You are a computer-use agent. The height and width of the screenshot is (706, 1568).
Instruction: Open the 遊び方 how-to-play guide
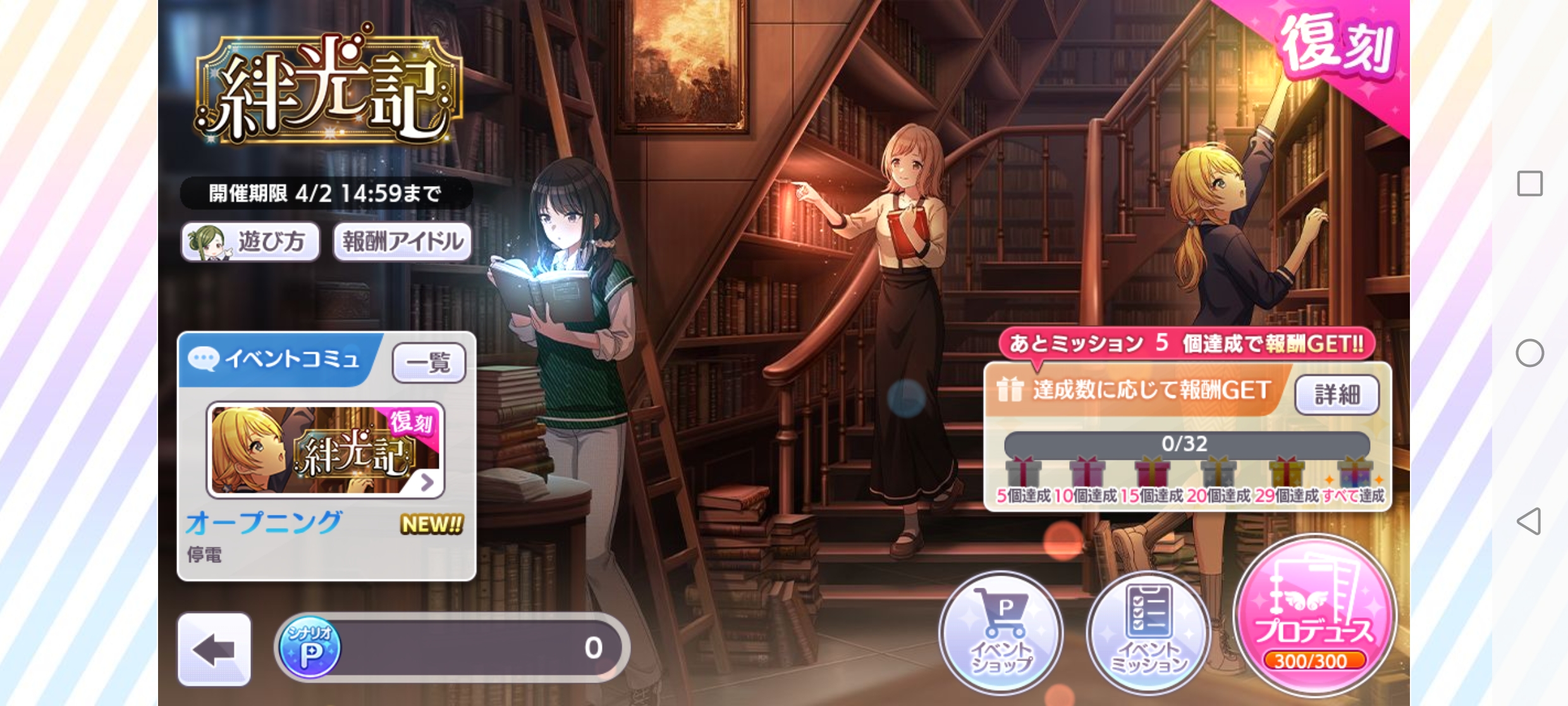point(250,242)
